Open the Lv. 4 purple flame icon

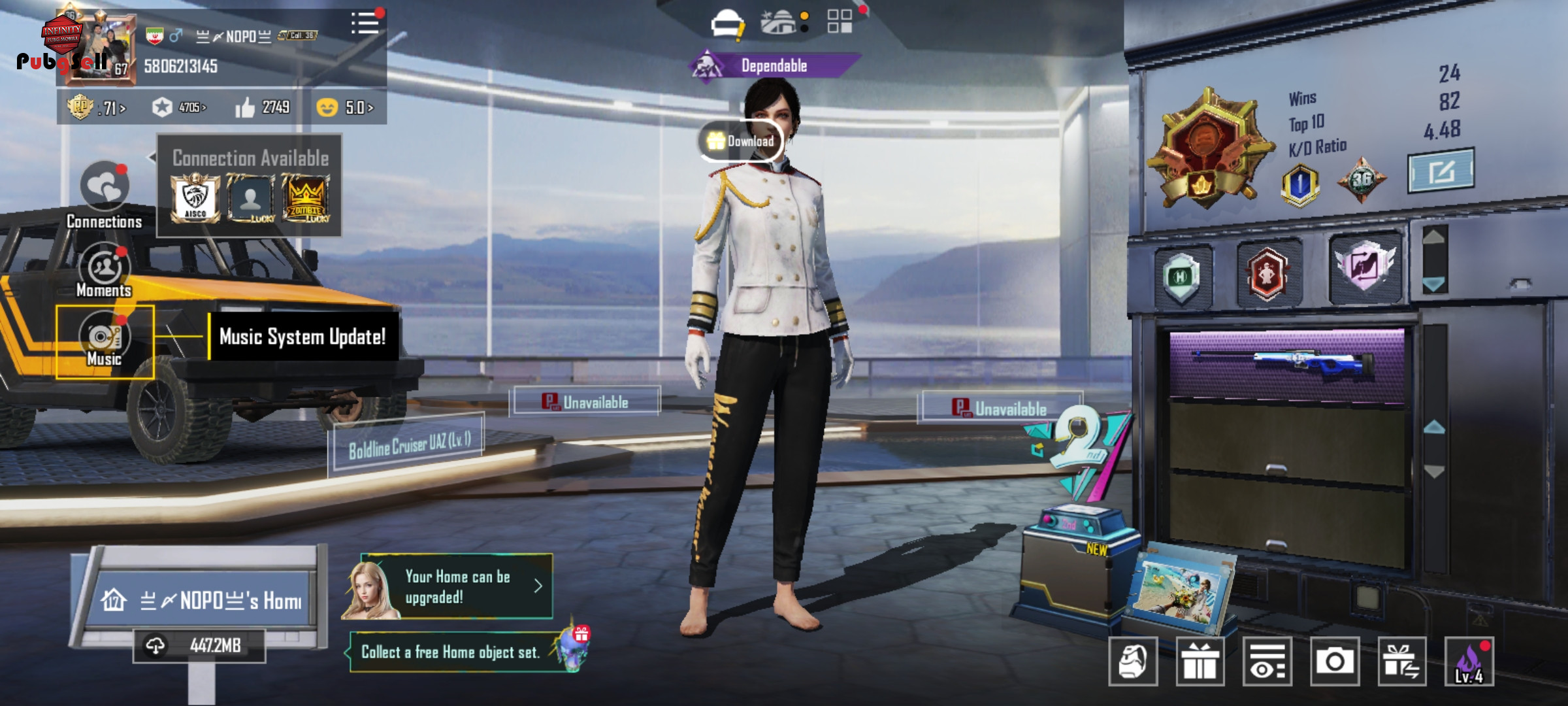(x=1469, y=662)
